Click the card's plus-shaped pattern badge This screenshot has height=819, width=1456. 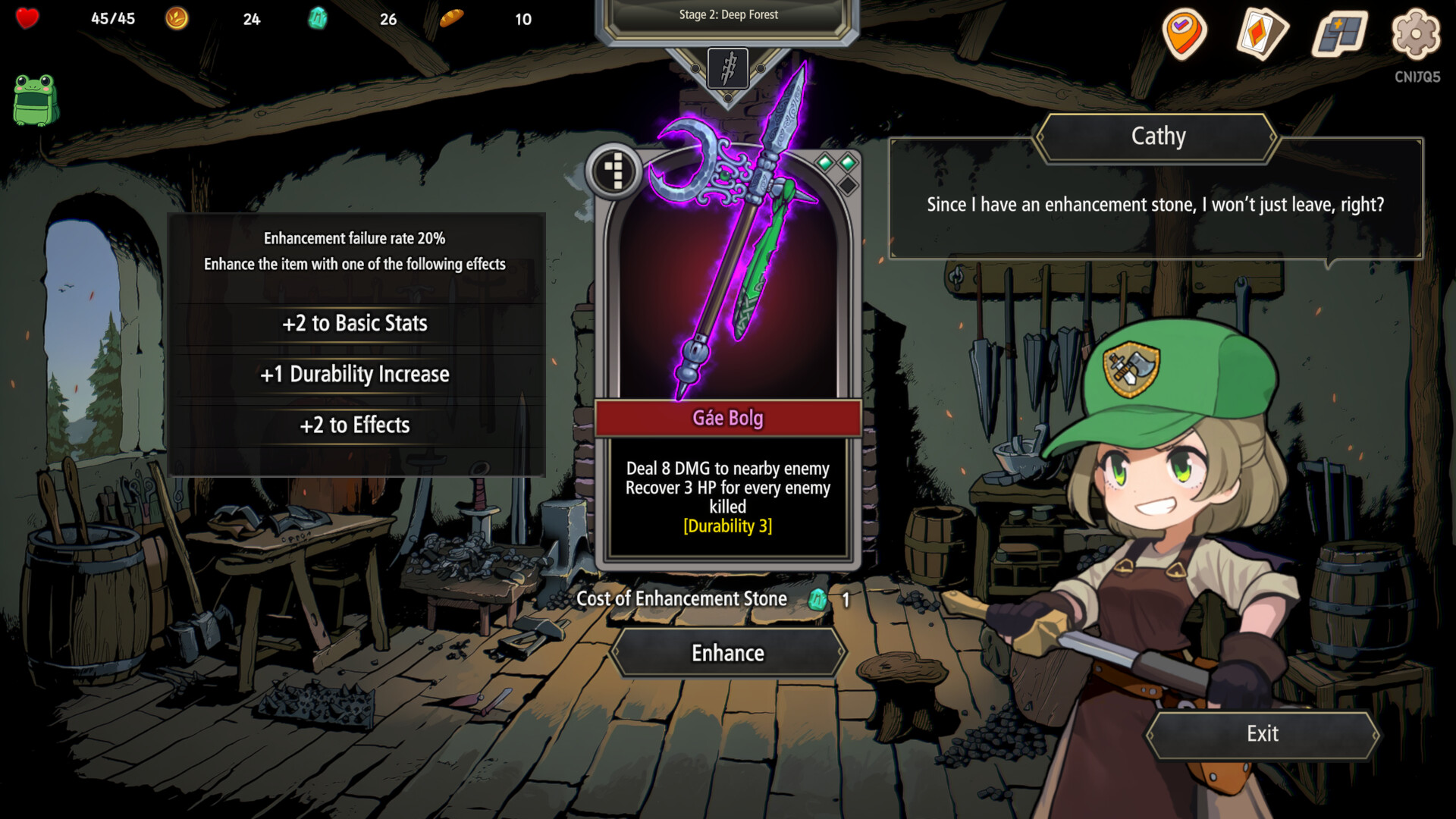pyautogui.click(x=615, y=171)
